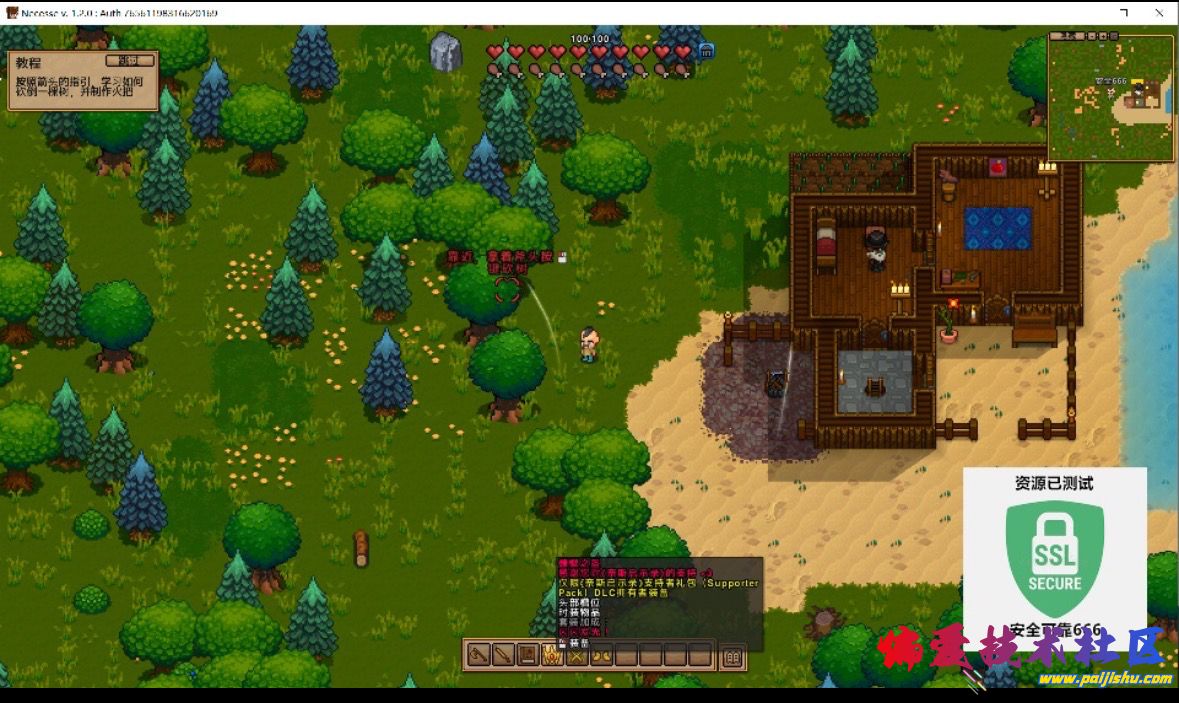Viewport: 1179px width, 703px height.
Task: Restore down the game window
Action: 1124,13
